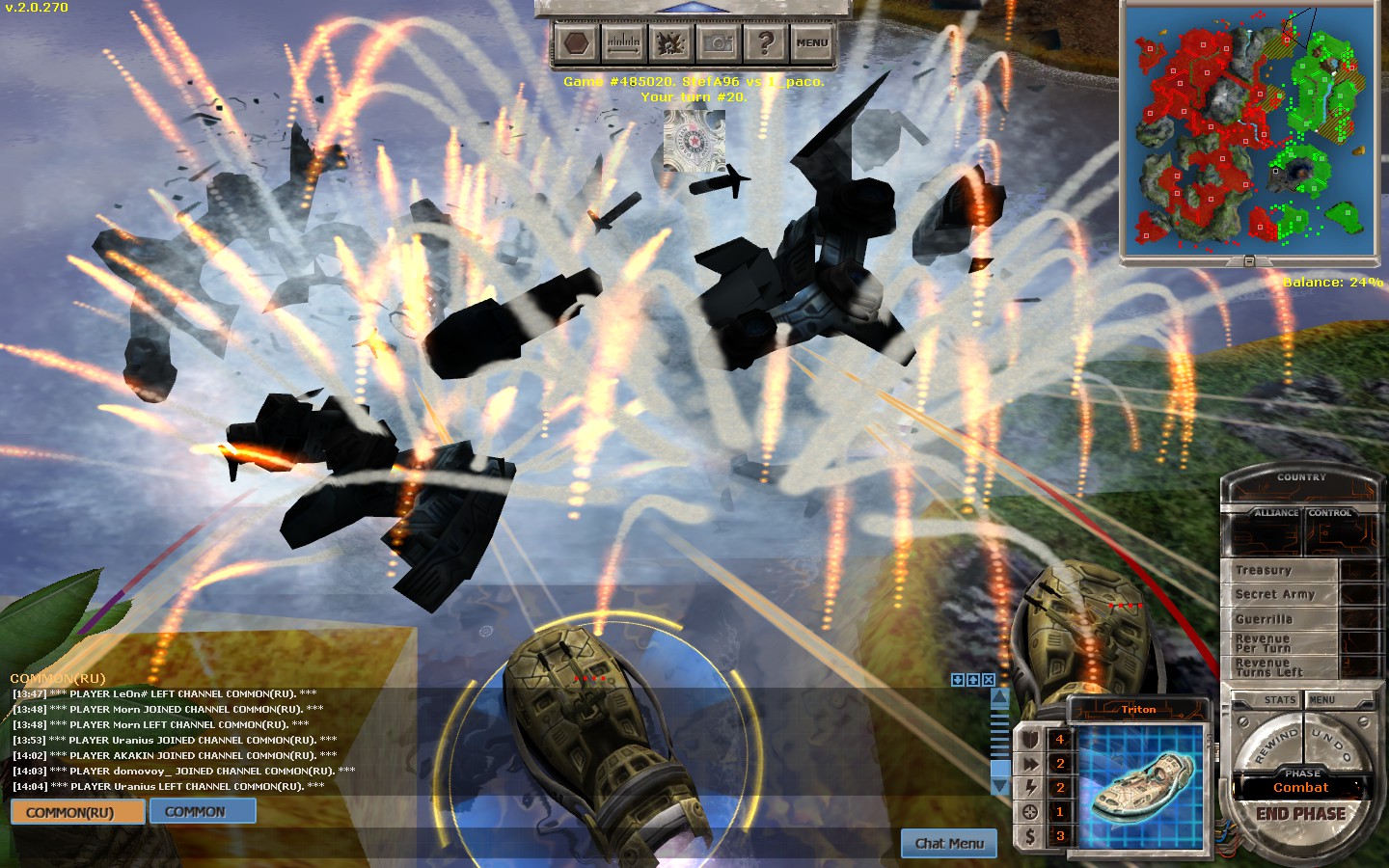Click the crosshair accuracy stat icon
Screen dimensions: 1389x868
1030,811
